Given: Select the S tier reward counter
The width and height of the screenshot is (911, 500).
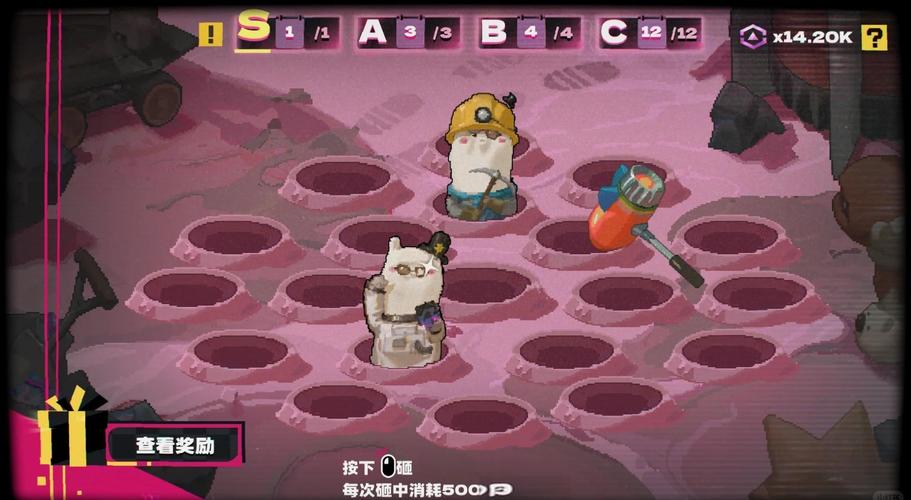Looking at the screenshot, I should (x=288, y=32).
